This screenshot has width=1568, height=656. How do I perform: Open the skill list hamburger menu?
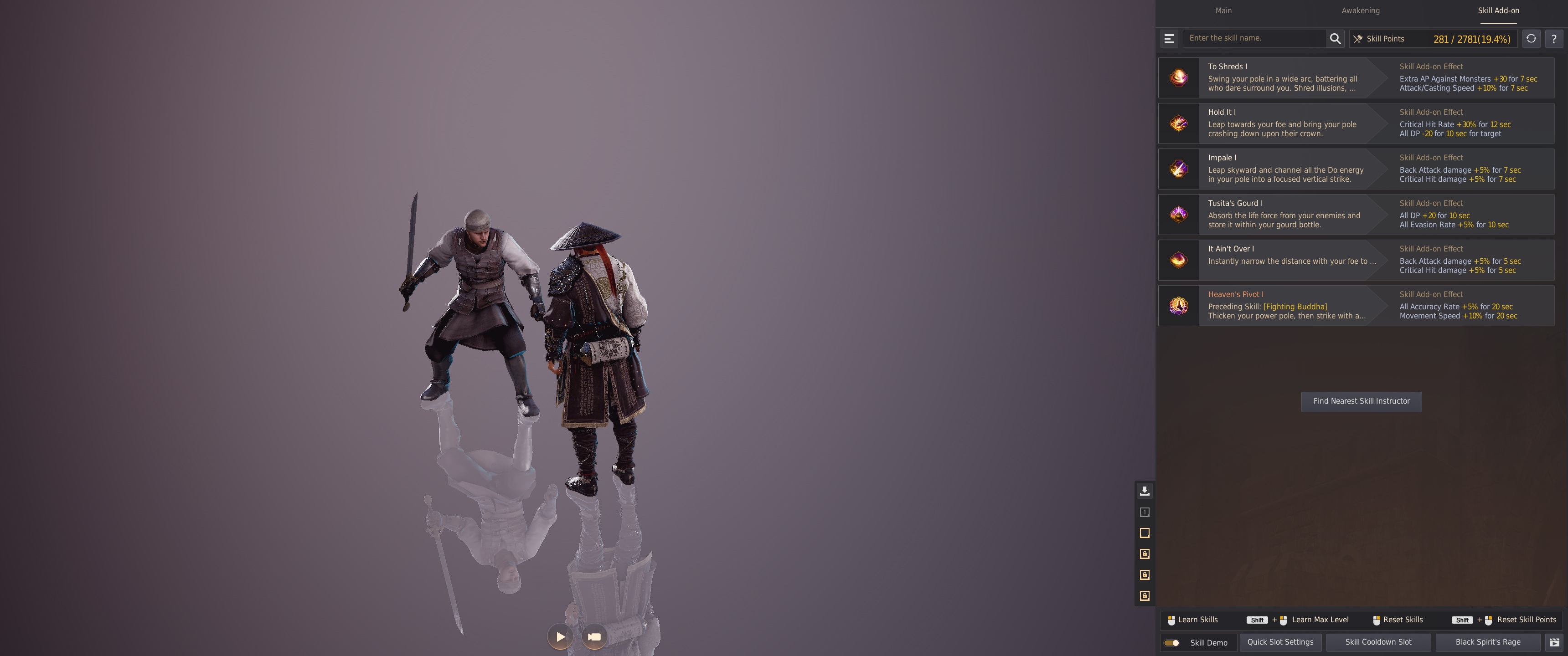1169,38
